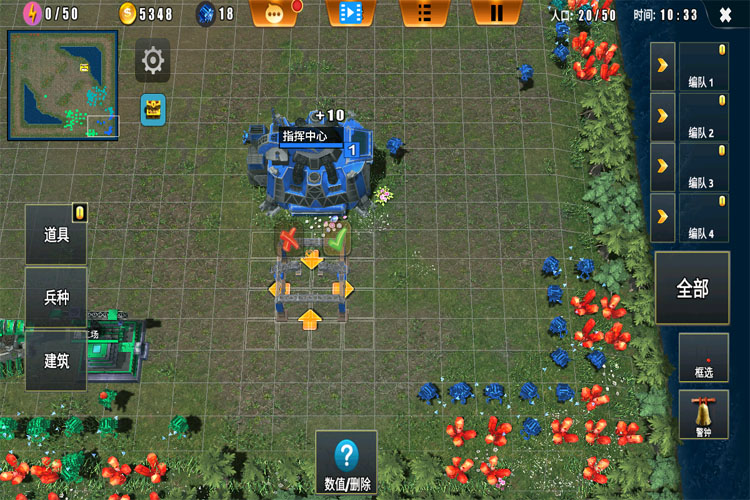Close the game with the X button
The image size is (750, 500).
tap(724, 15)
